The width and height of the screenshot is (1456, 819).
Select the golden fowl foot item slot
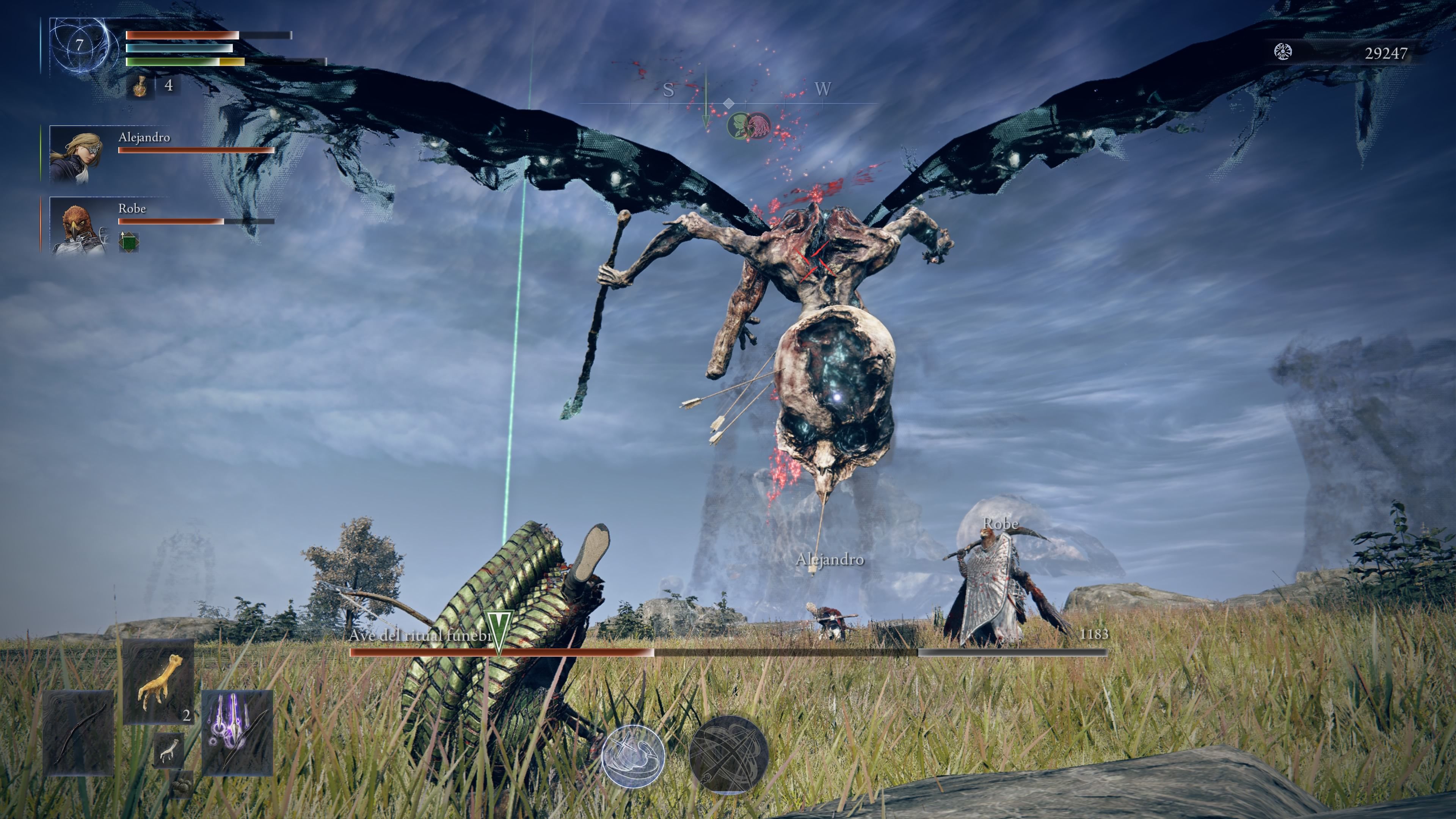159,682
